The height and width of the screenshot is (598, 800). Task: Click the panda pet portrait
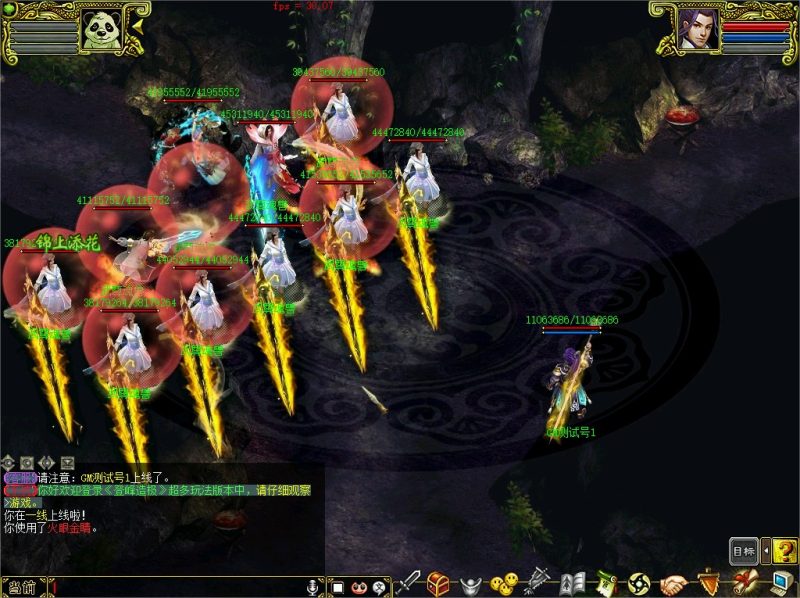pos(103,28)
